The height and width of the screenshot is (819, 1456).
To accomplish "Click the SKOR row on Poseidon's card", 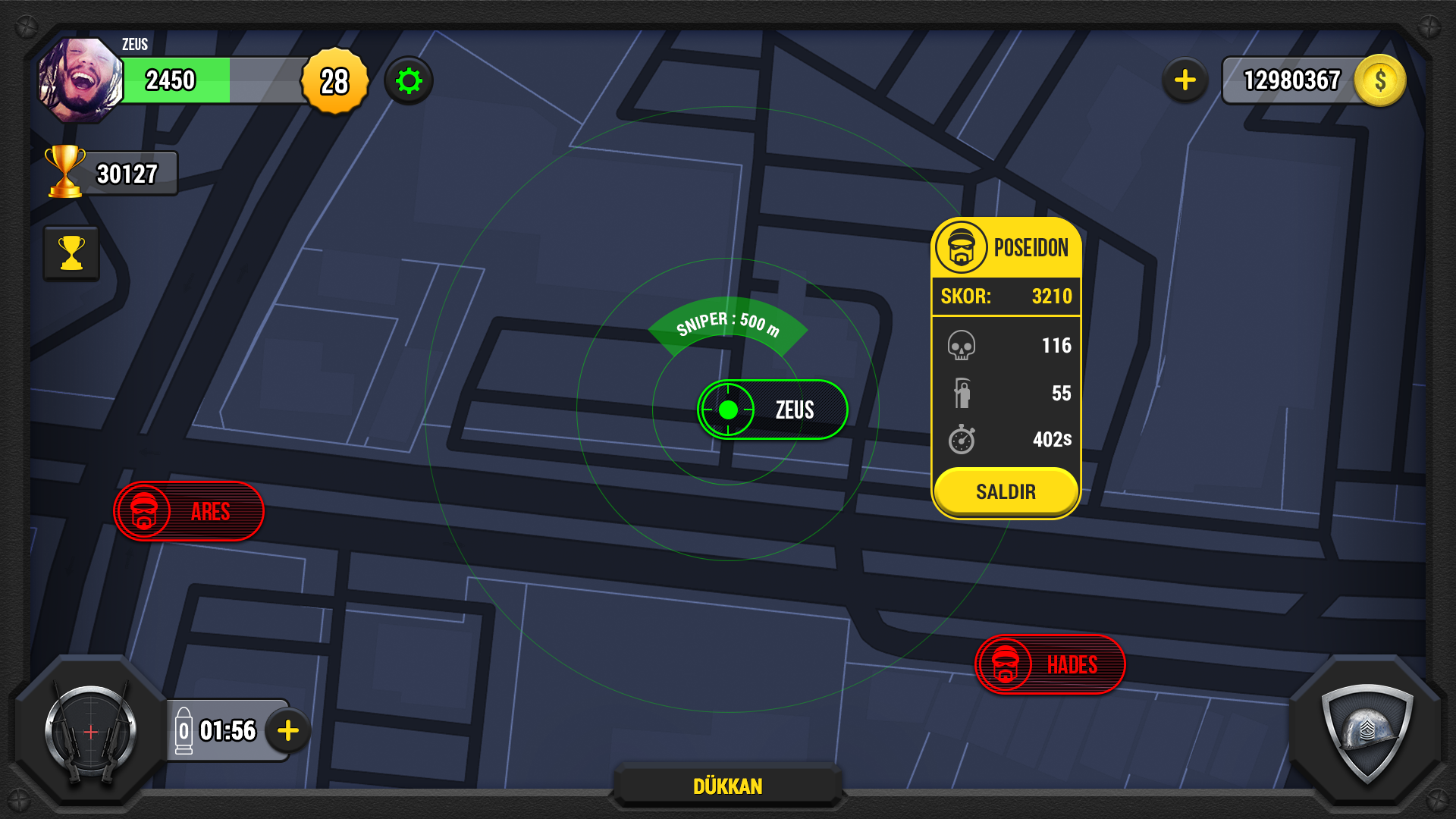I will coord(1006,297).
